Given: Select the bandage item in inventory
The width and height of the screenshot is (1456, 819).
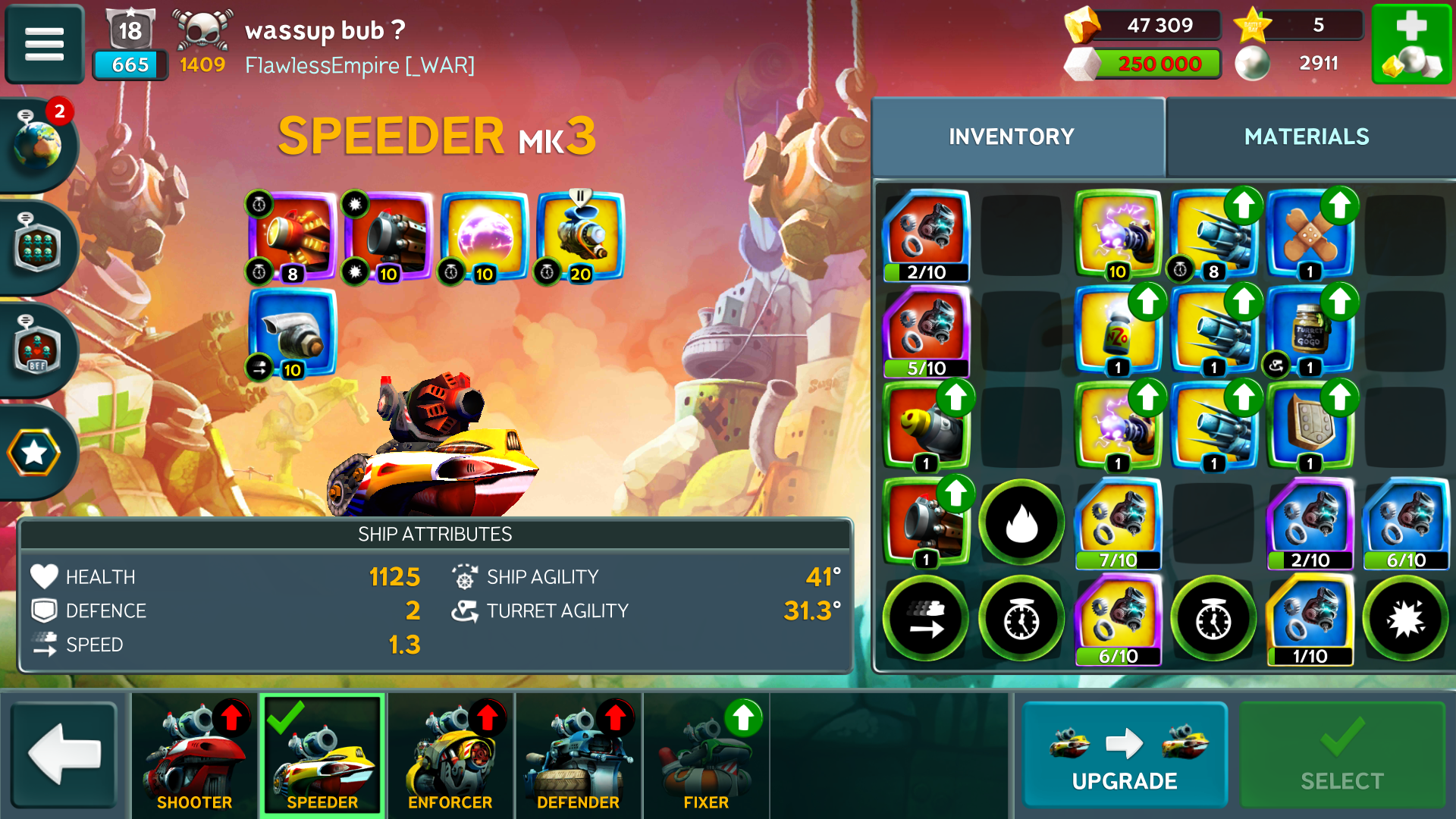Looking at the screenshot, I should (x=1310, y=234).
